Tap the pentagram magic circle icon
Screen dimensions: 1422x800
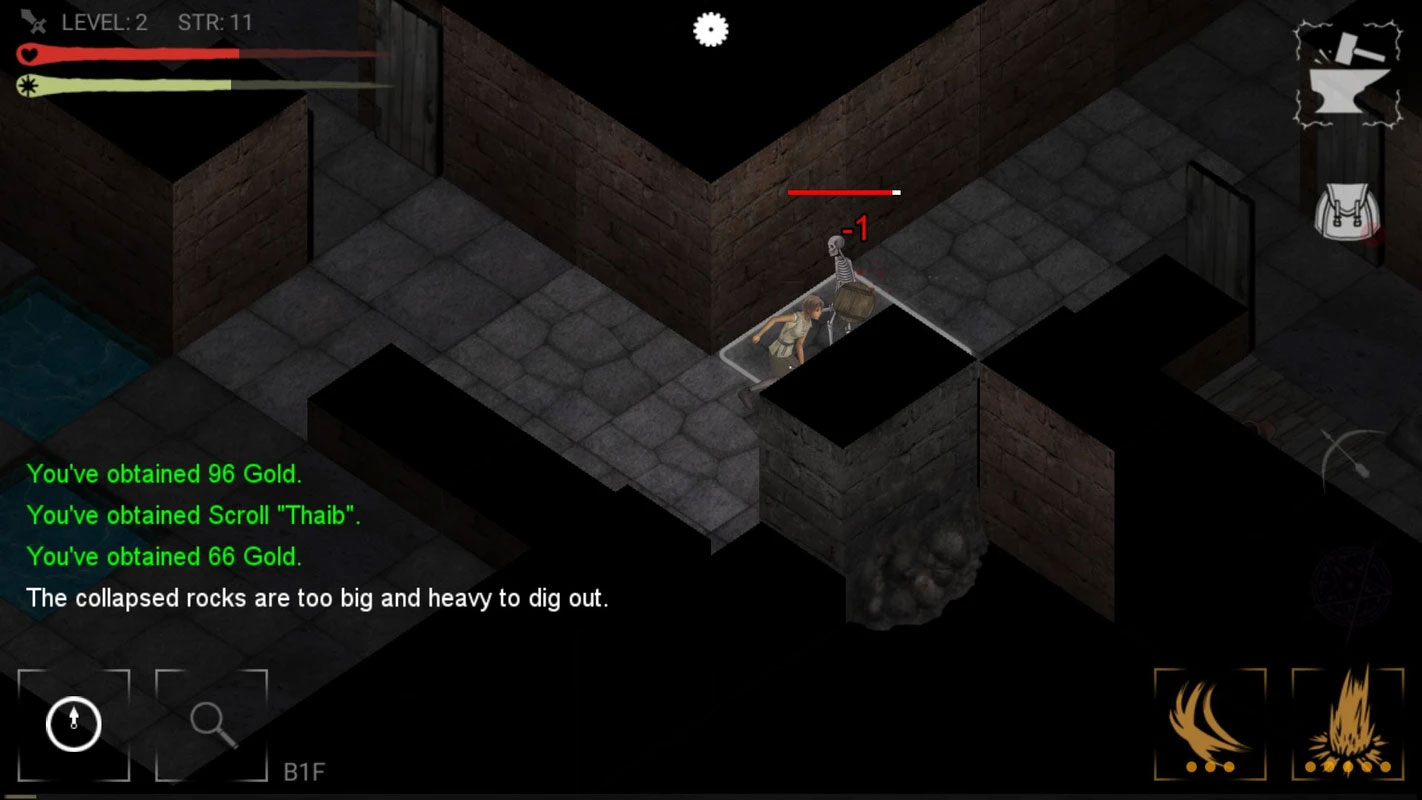1350,585
